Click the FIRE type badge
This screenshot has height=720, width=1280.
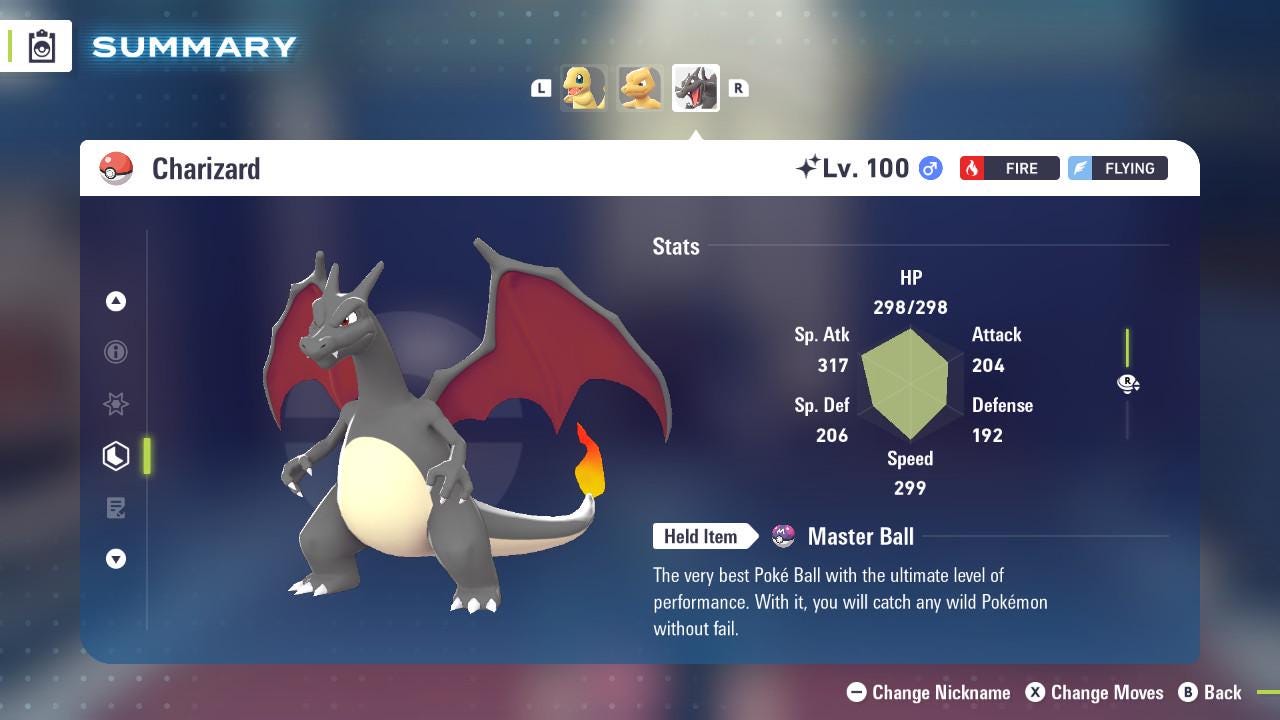coord(1009,168)
